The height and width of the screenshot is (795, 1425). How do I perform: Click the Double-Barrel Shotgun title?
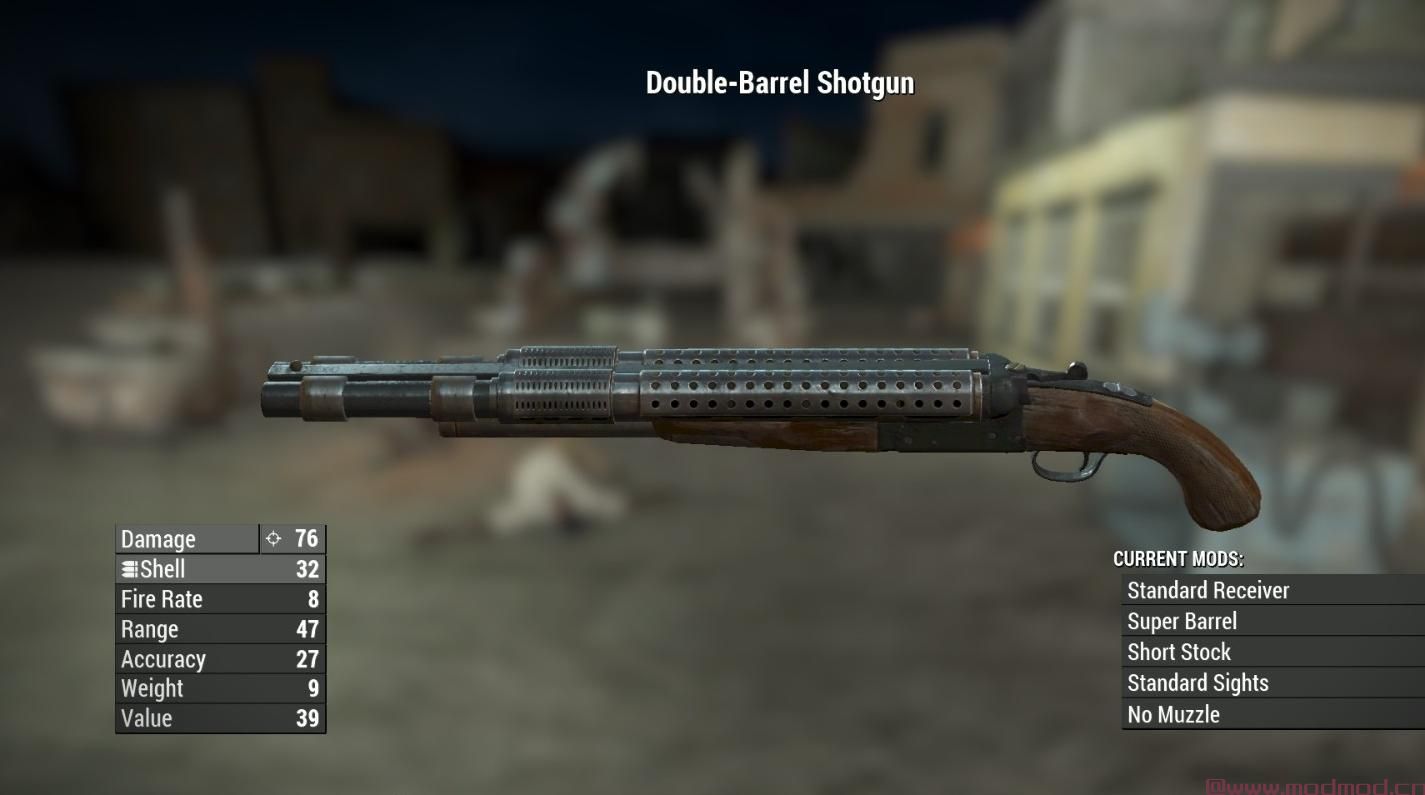(x=778, y=82)
